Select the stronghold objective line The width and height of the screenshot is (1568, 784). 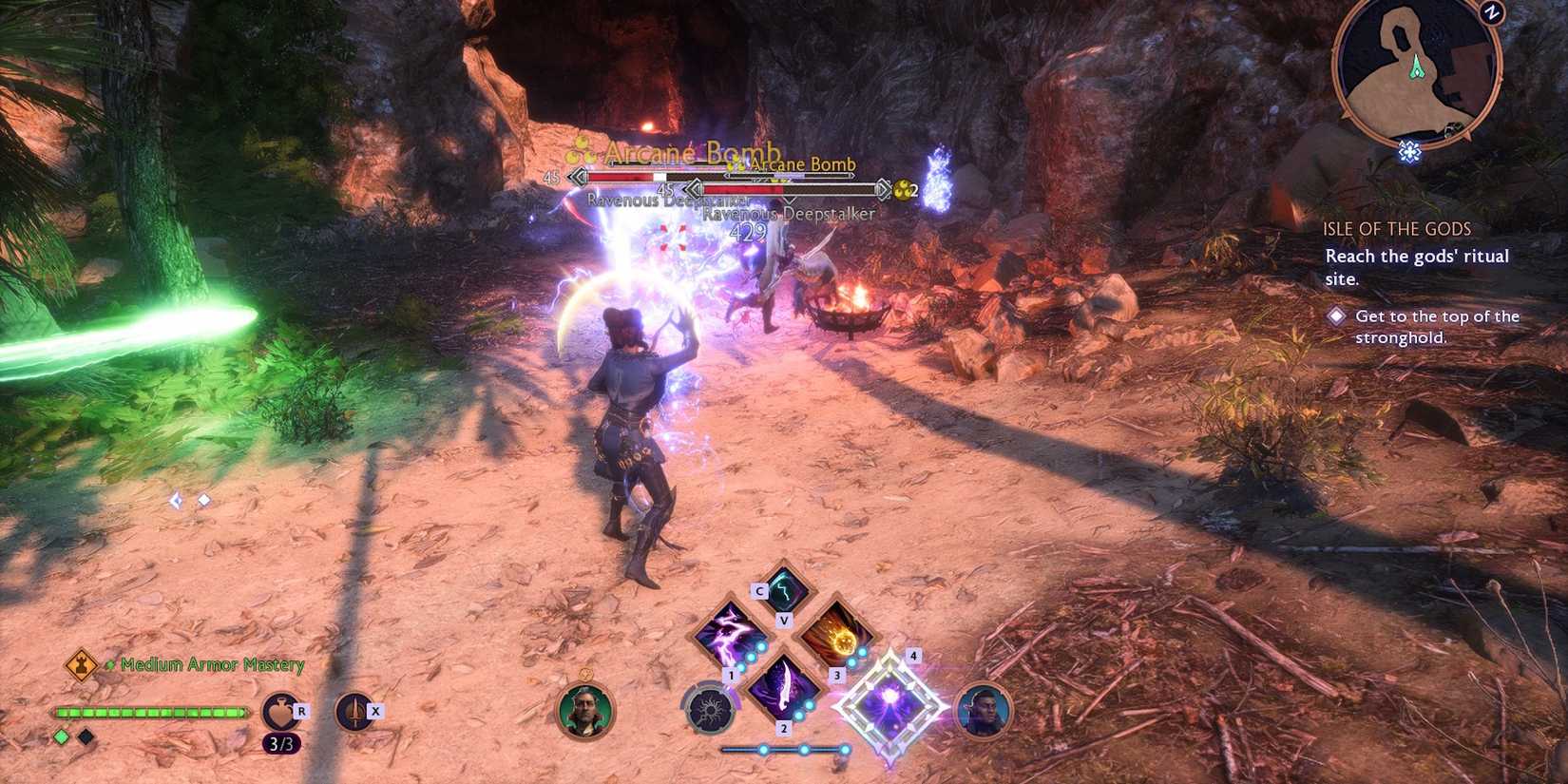[x=1436, y=327]
